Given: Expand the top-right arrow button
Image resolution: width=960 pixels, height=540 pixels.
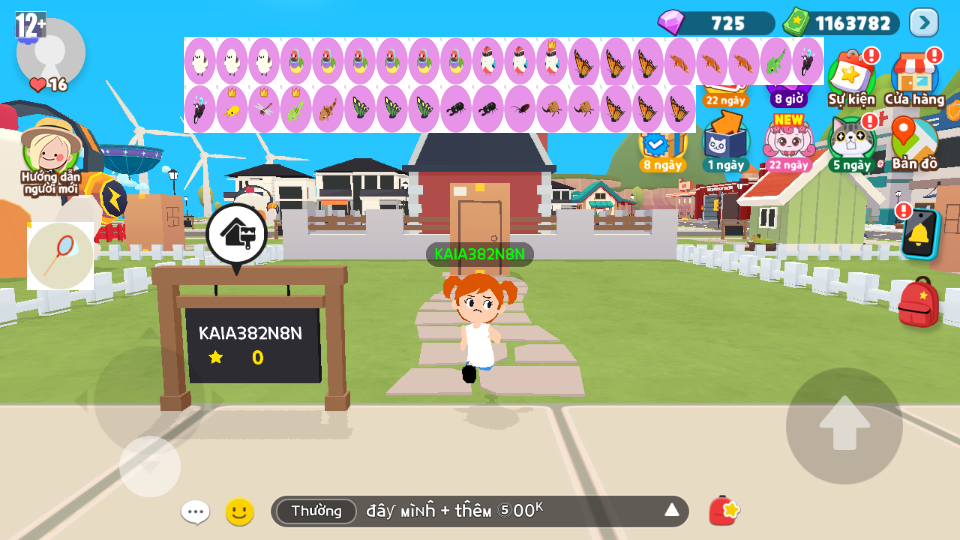Looking at the screenshot, I should [924, 22].
